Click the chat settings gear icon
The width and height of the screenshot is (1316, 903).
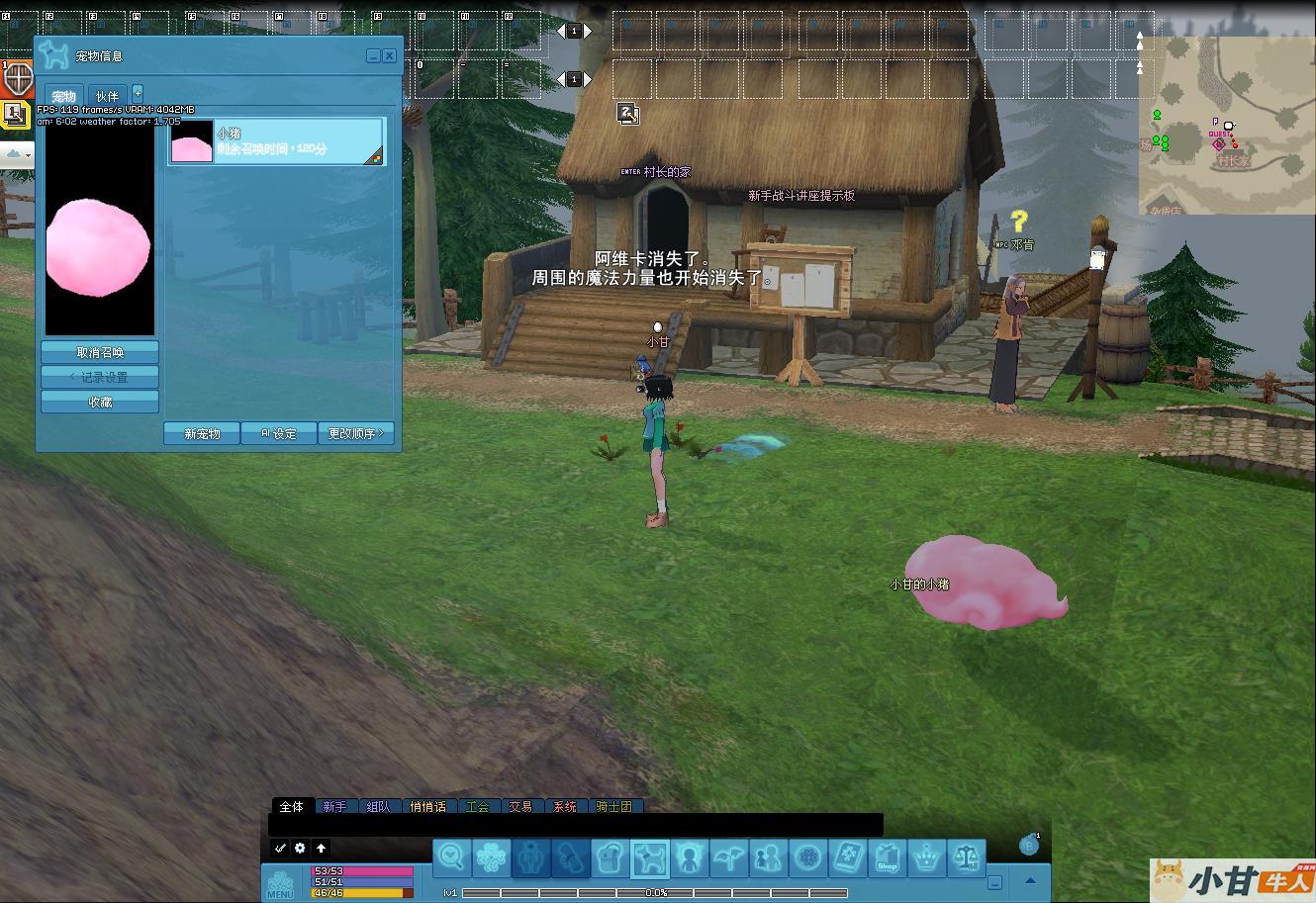click(300, 848)
